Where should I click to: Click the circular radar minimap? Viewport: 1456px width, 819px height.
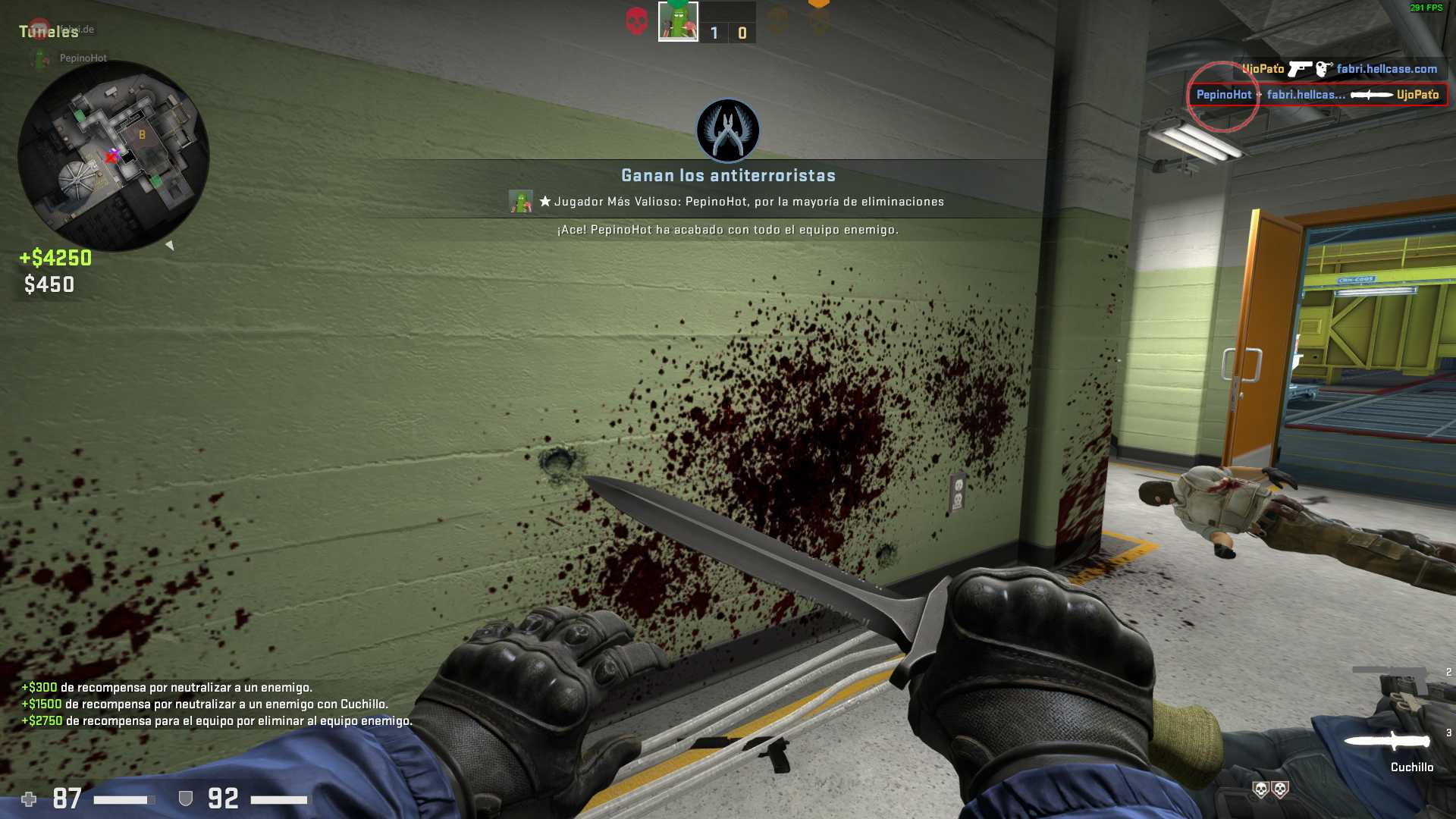pyautogui.click(x=114, y=155)
